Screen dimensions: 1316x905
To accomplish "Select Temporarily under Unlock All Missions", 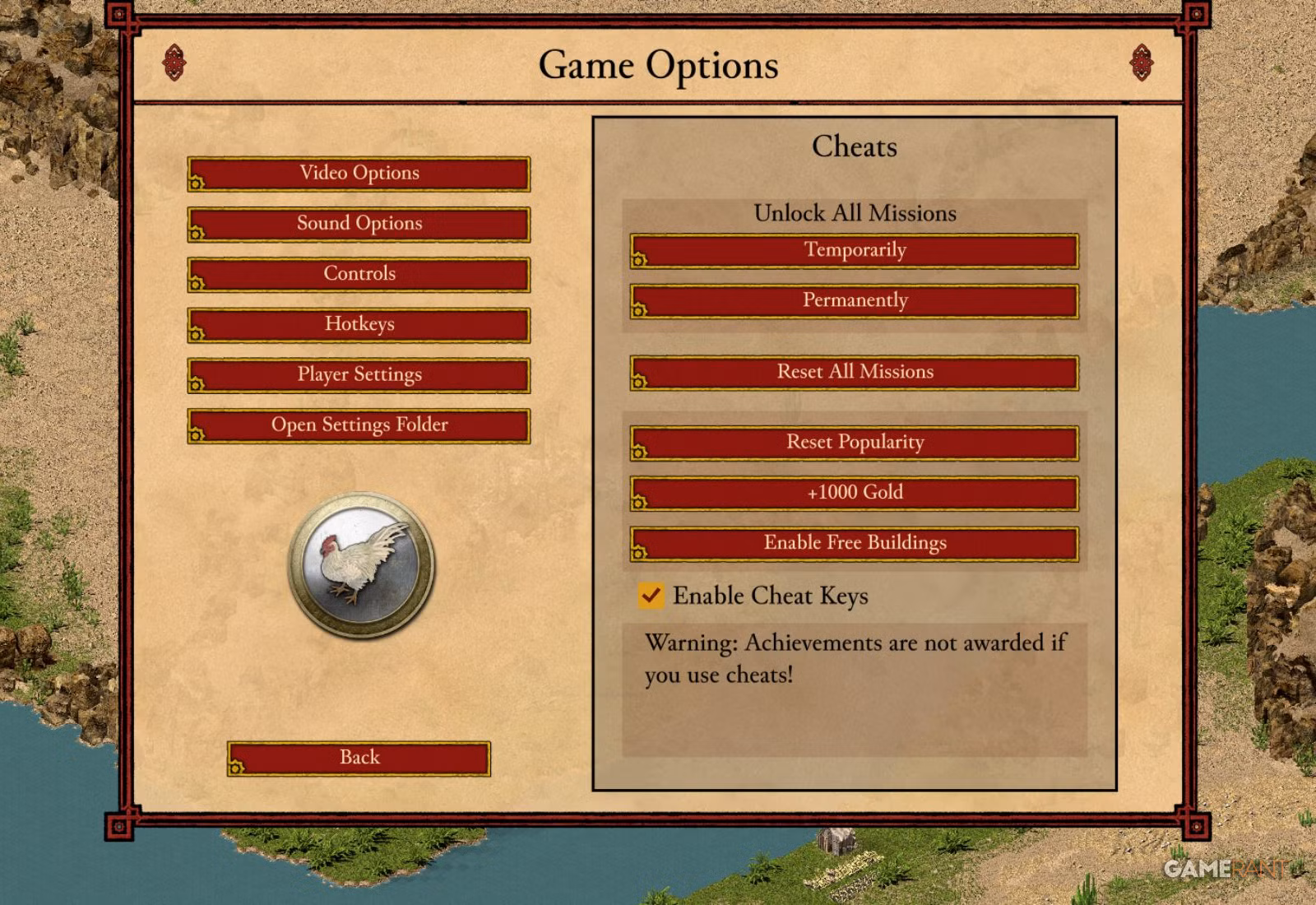I will [855, 250].
